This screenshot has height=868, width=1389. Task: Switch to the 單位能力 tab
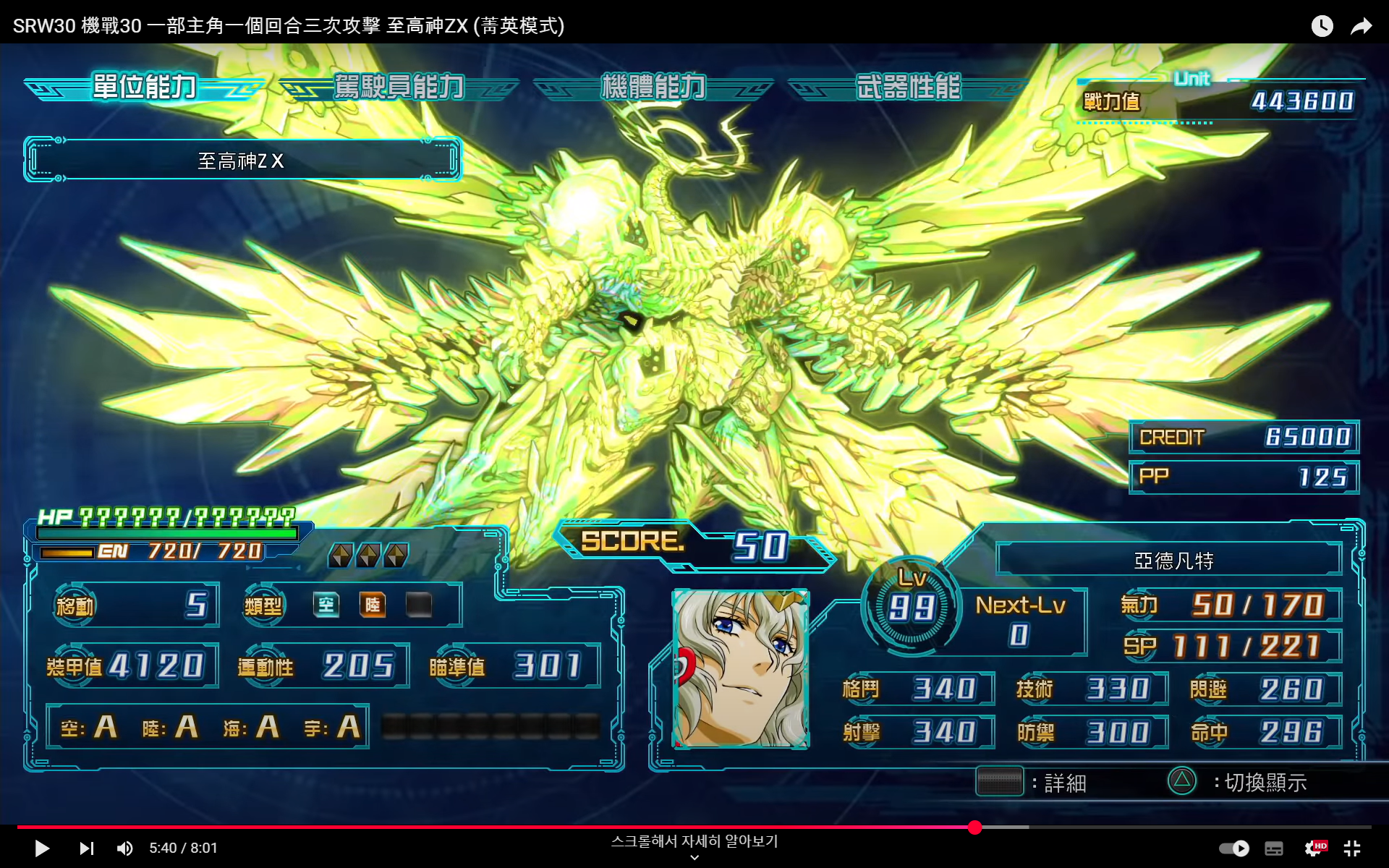pos(145,87)
